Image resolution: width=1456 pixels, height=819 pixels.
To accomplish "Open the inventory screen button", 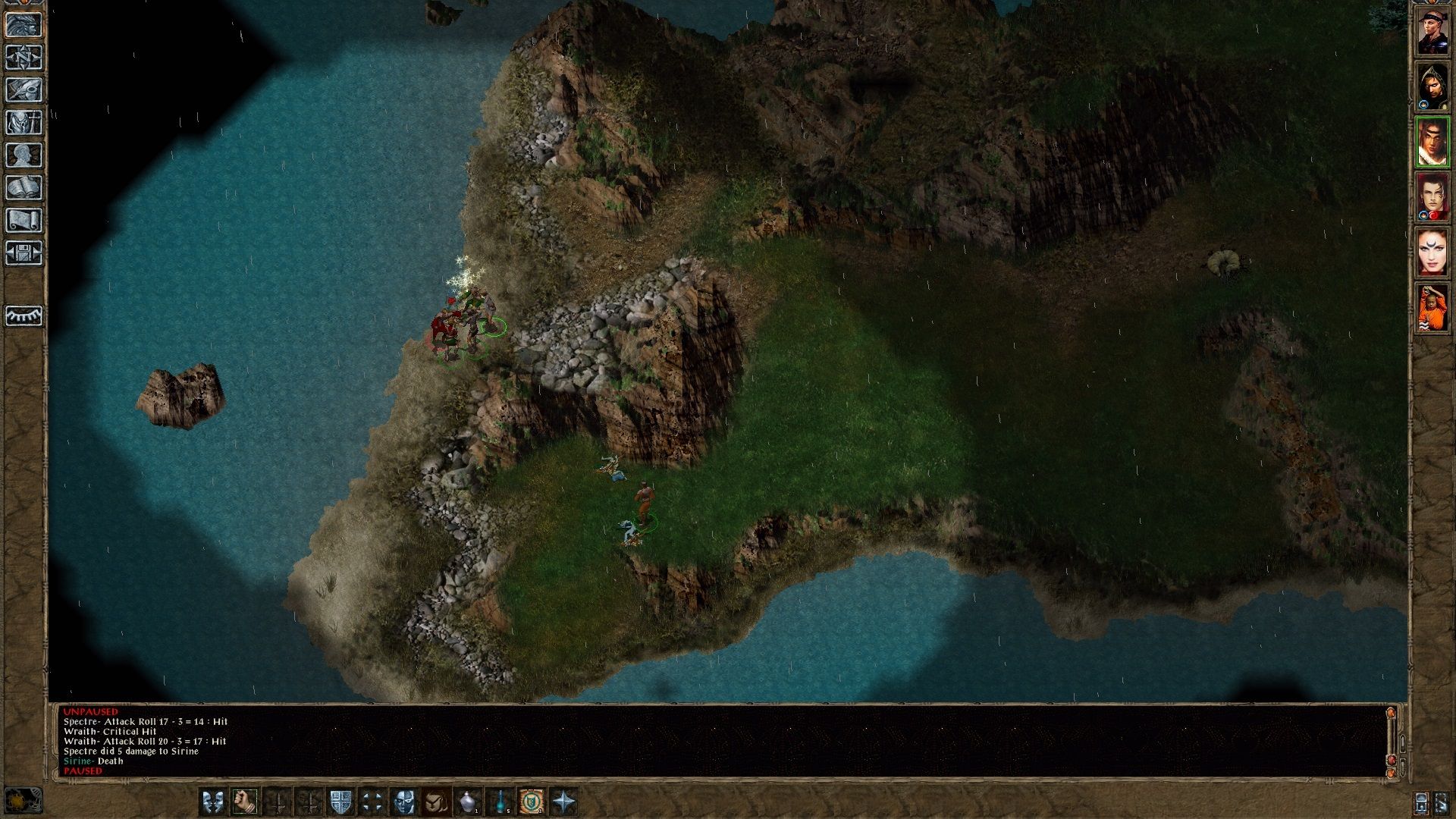I will [x=24, y=122].
